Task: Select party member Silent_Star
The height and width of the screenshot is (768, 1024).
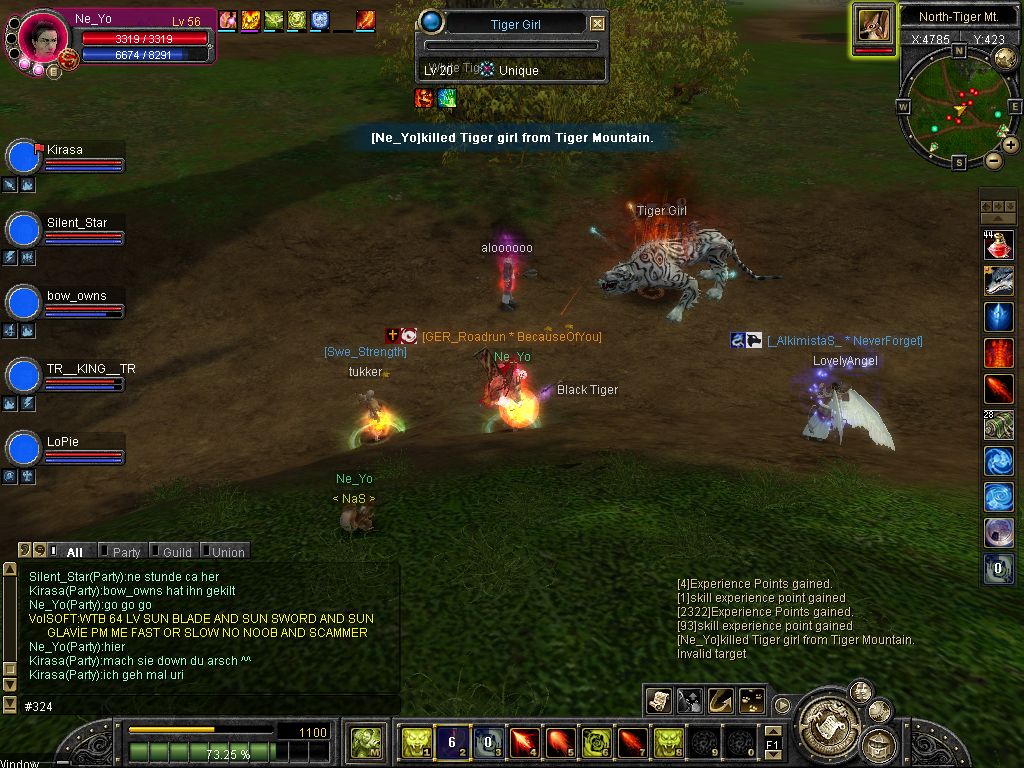Action: tap(76, 224)
